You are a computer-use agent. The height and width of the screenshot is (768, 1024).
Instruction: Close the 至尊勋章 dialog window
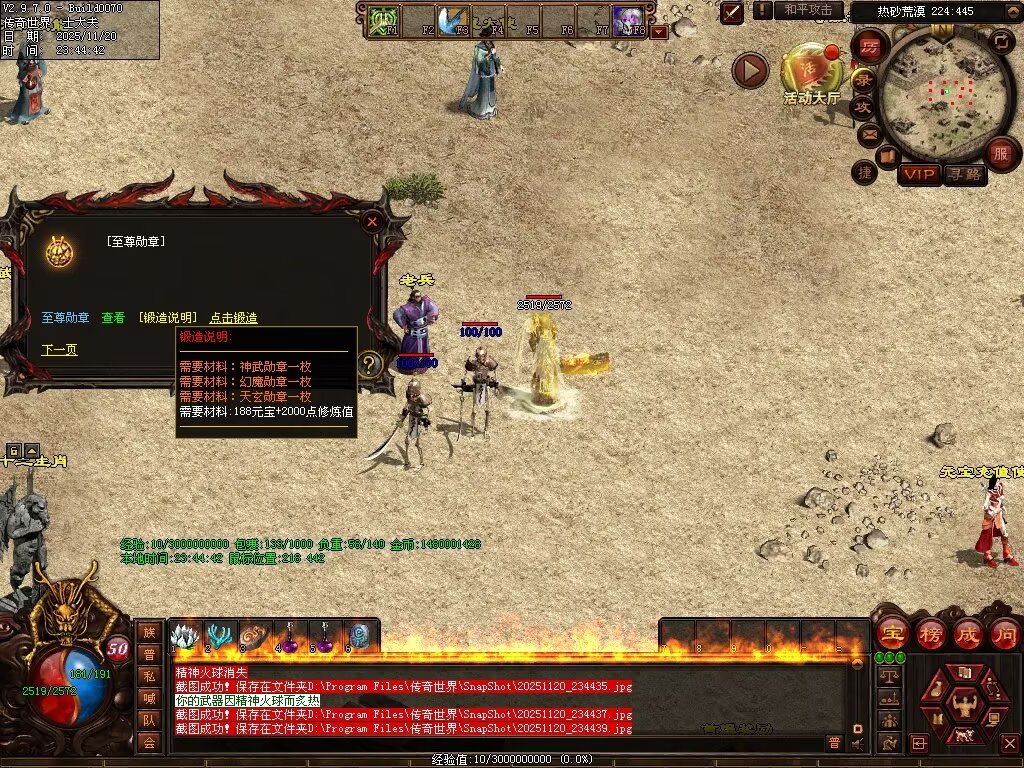coord(372,221)
